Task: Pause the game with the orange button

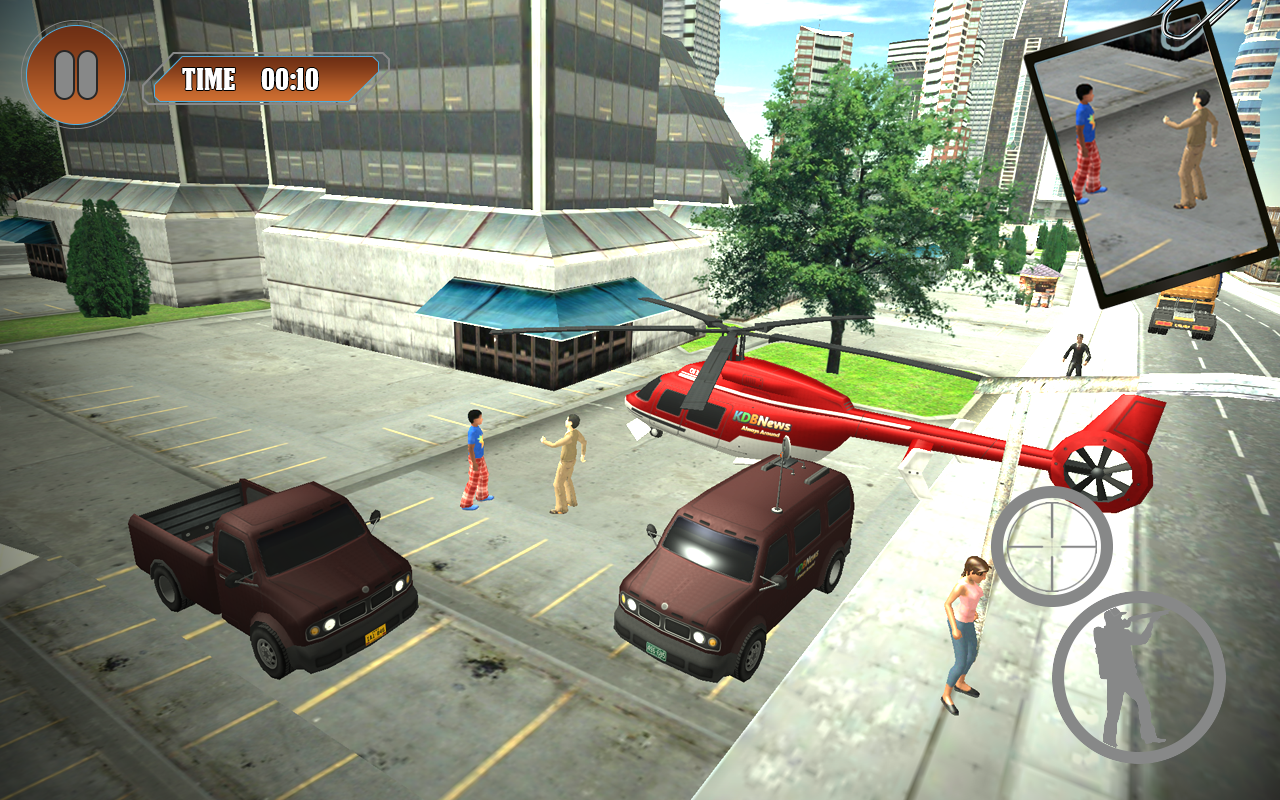Action: (x=76, y=75)
